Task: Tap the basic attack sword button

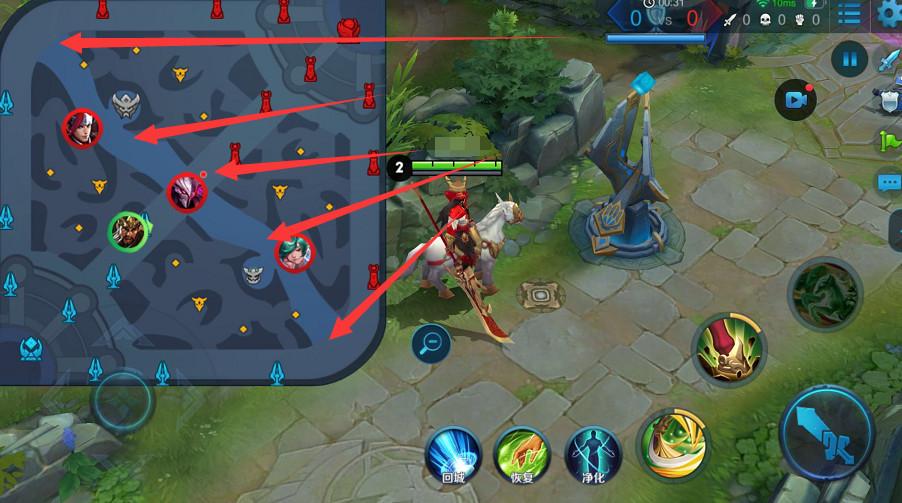Action: (x=825, y=434)
